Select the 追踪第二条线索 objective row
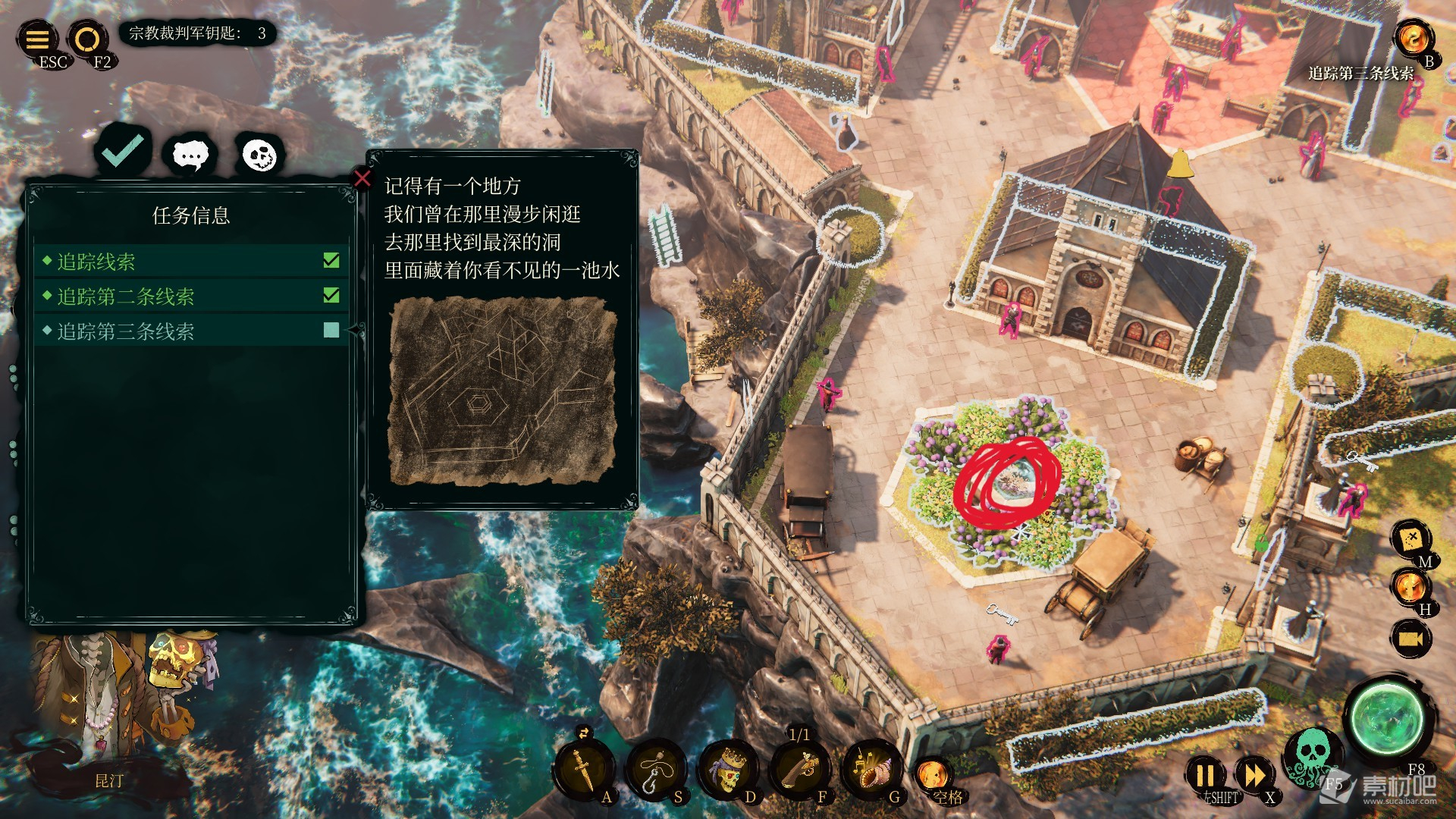The width and height of the screenshot is (1456, 819). (x=191, y=297)
